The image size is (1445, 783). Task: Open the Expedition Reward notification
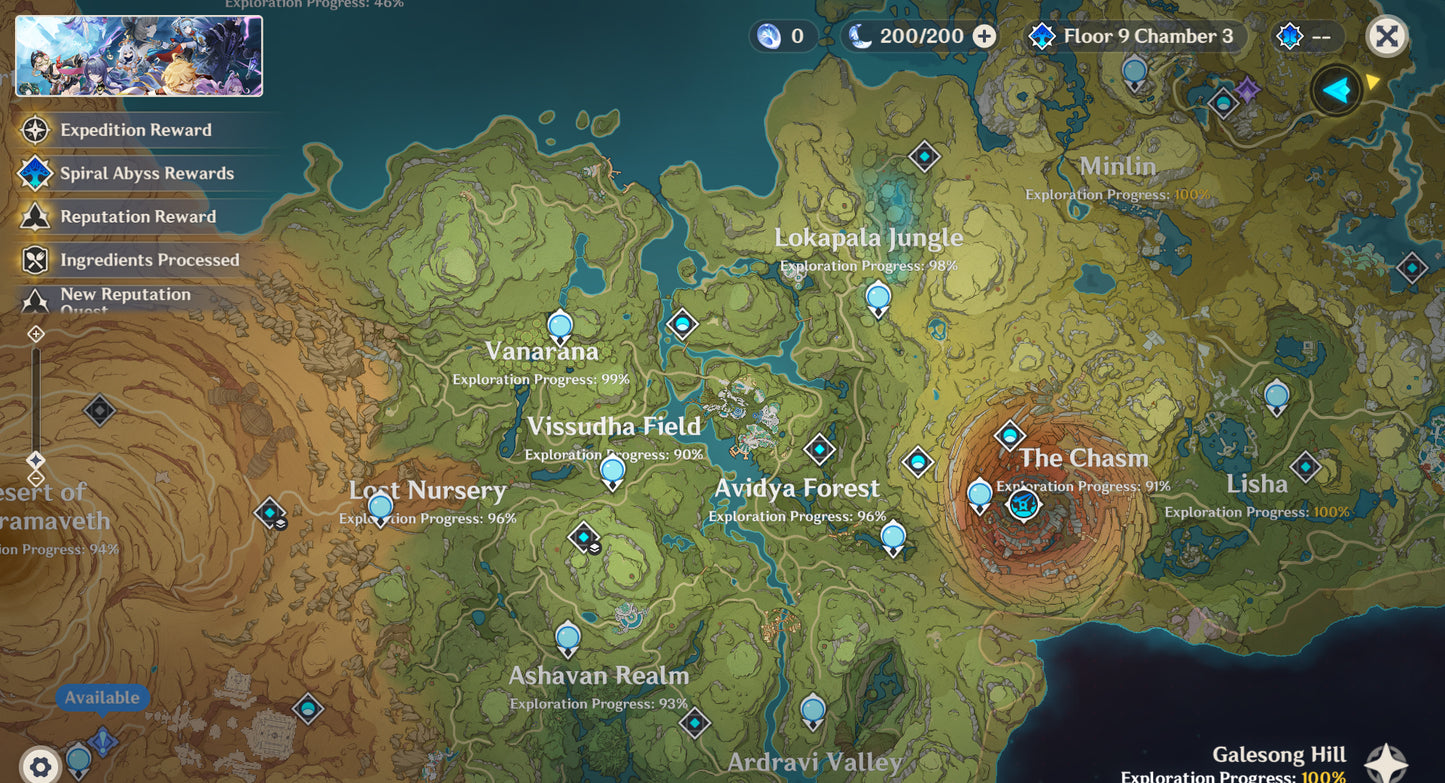(135, 130)
